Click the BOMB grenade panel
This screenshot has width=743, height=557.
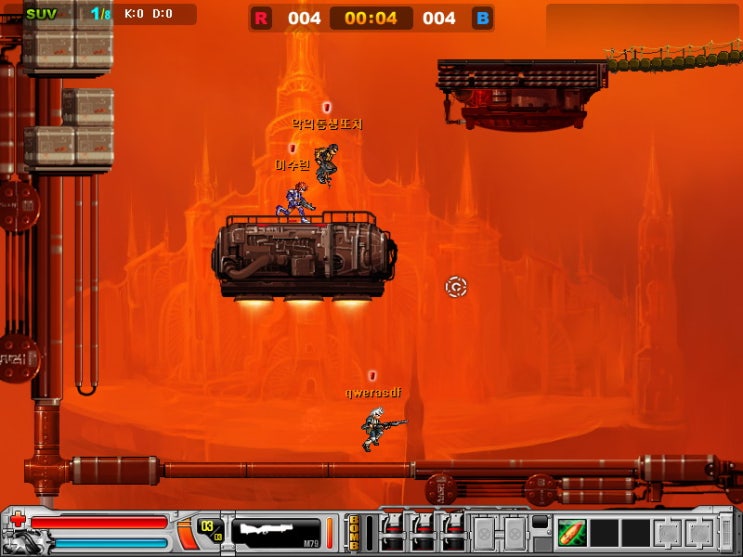click(x=355, y=532)
